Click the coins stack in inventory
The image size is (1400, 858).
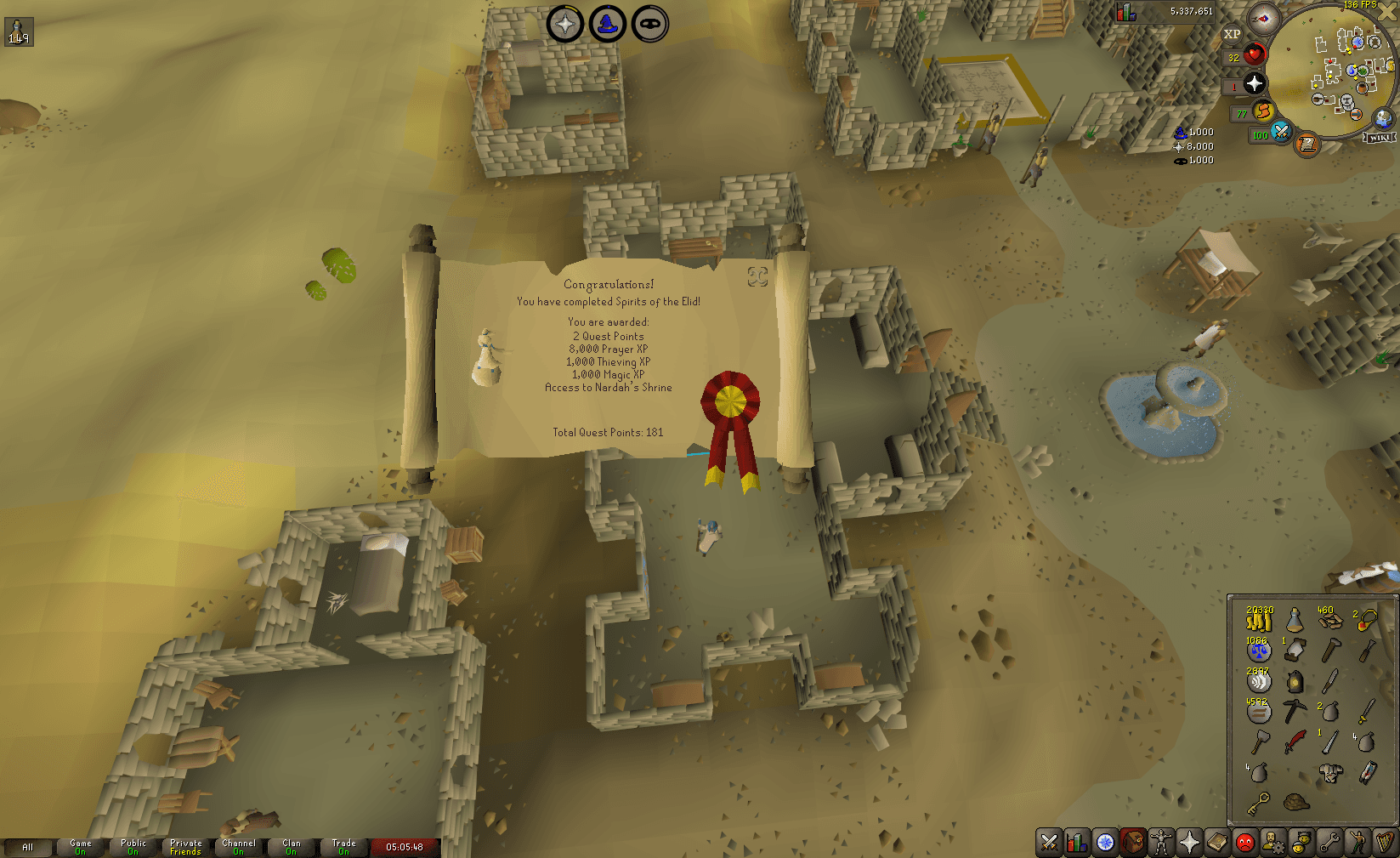click(1259, 621)
